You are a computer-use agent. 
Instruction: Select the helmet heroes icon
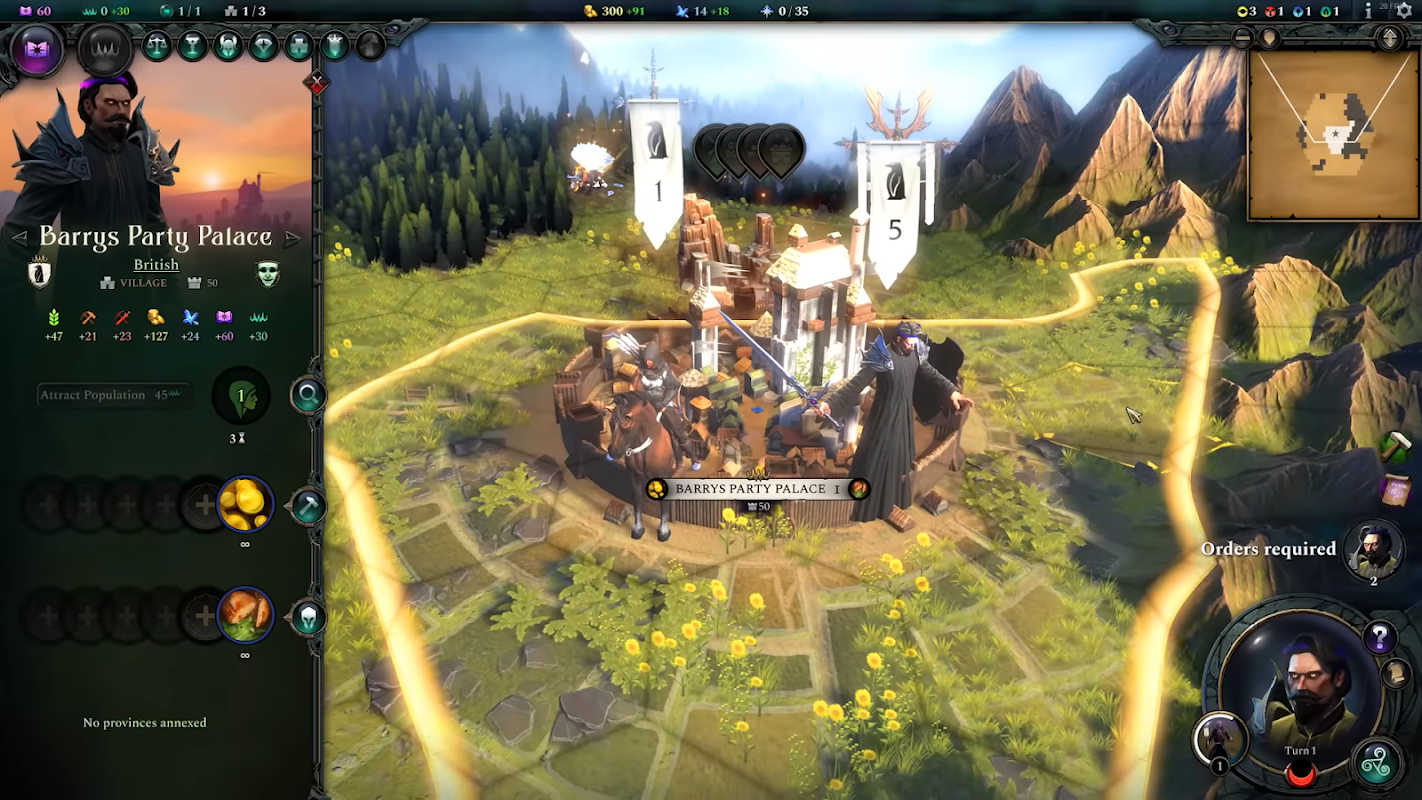point(228,46)
